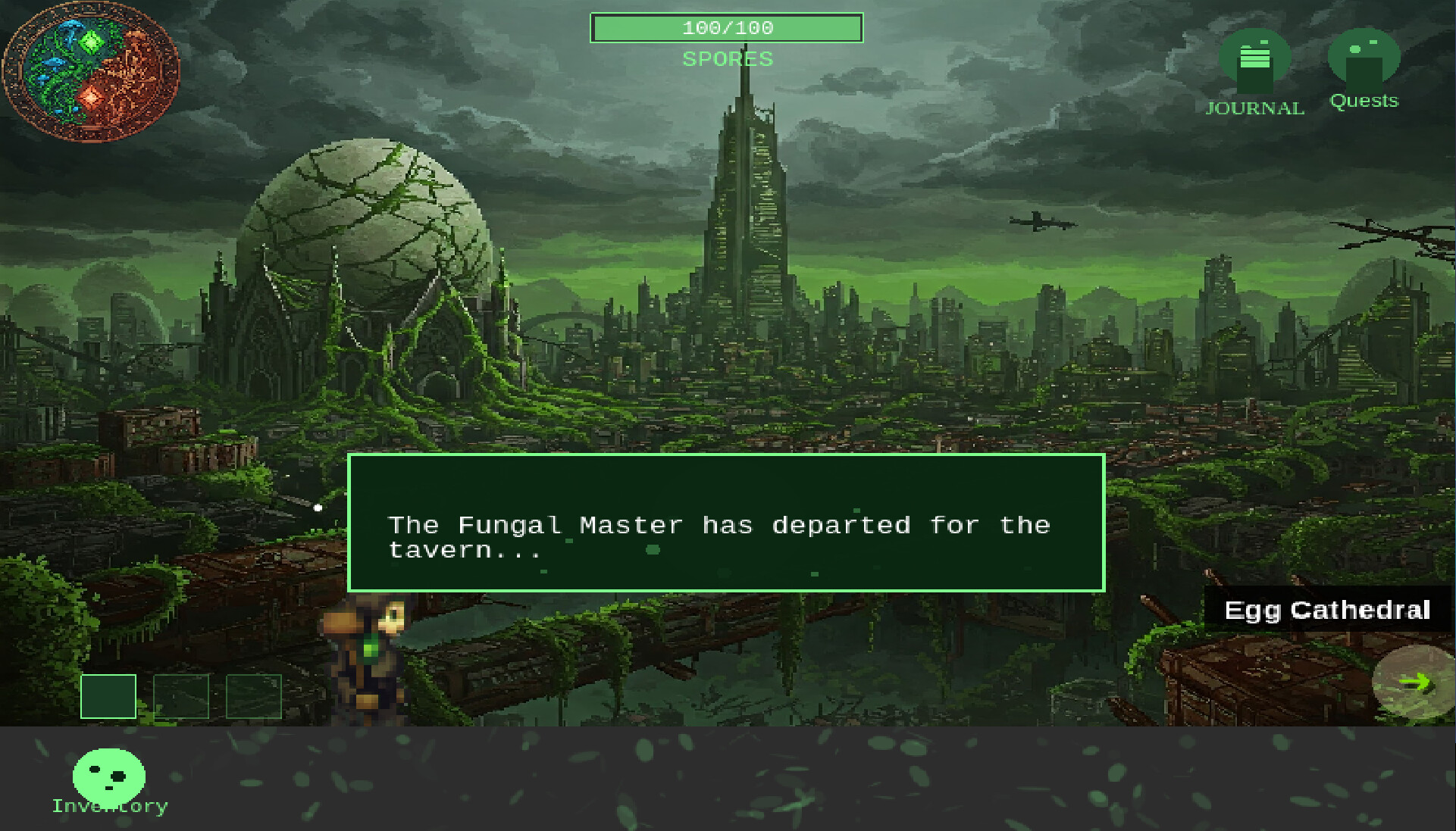This screenshot has height=831, width=1456.
Task: Click the white dot near the dialog box
Action: click(x=317, y=508)
